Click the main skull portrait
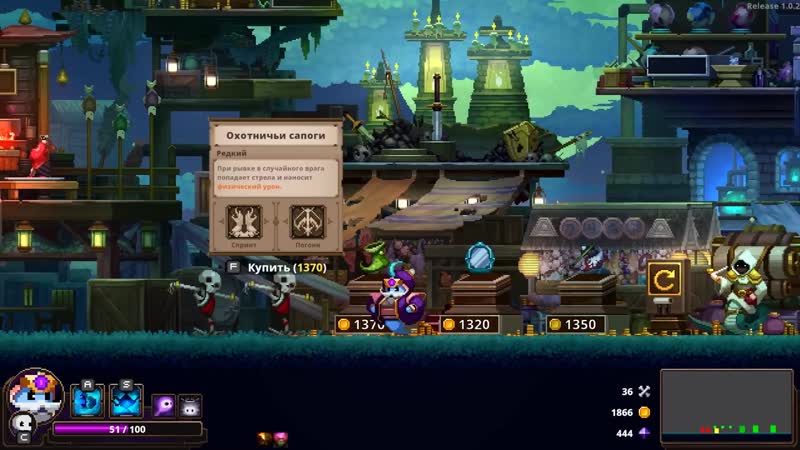This screenshot has height=450, width=800. [35, 395]
